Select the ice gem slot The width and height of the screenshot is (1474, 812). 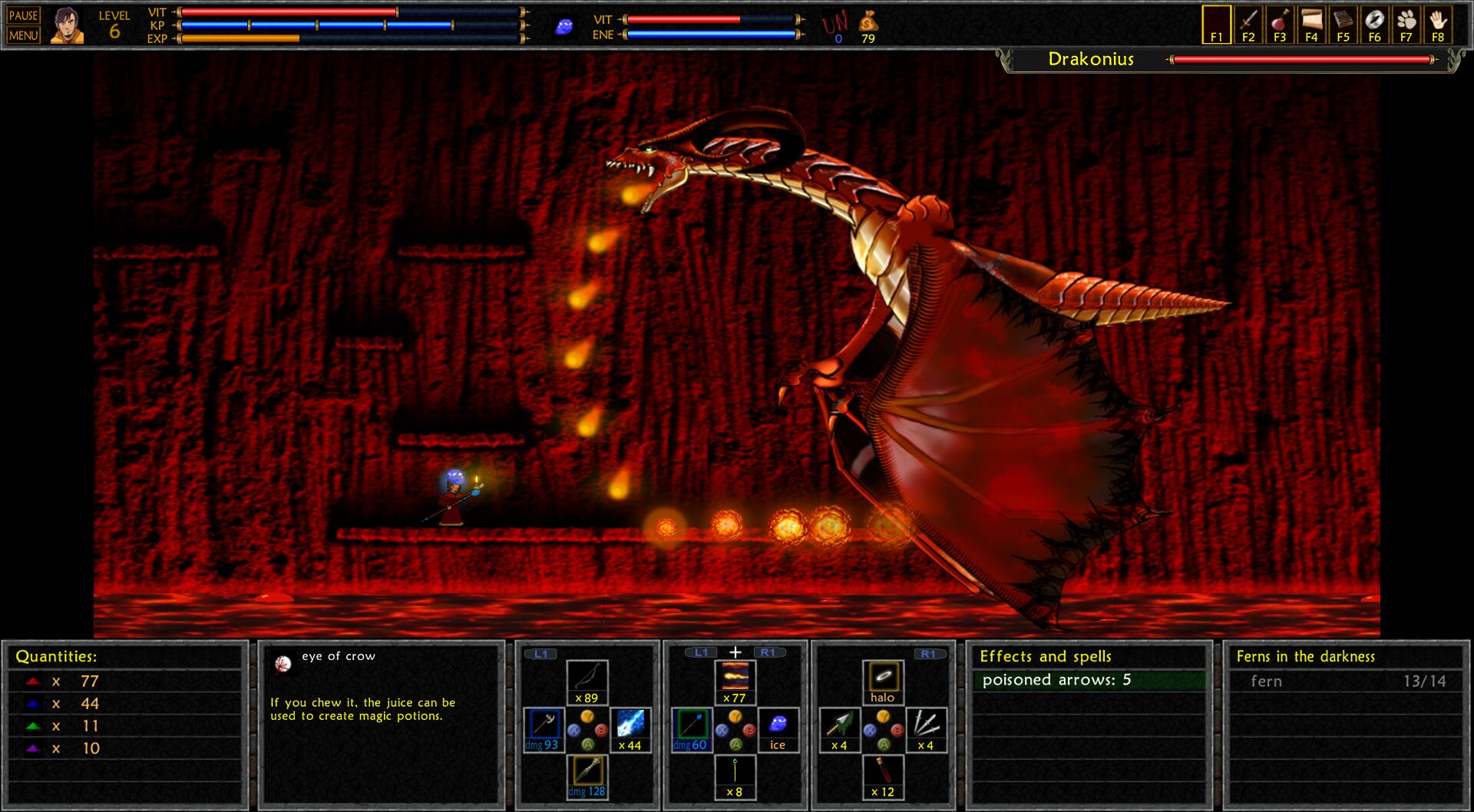tap(778, 729)
